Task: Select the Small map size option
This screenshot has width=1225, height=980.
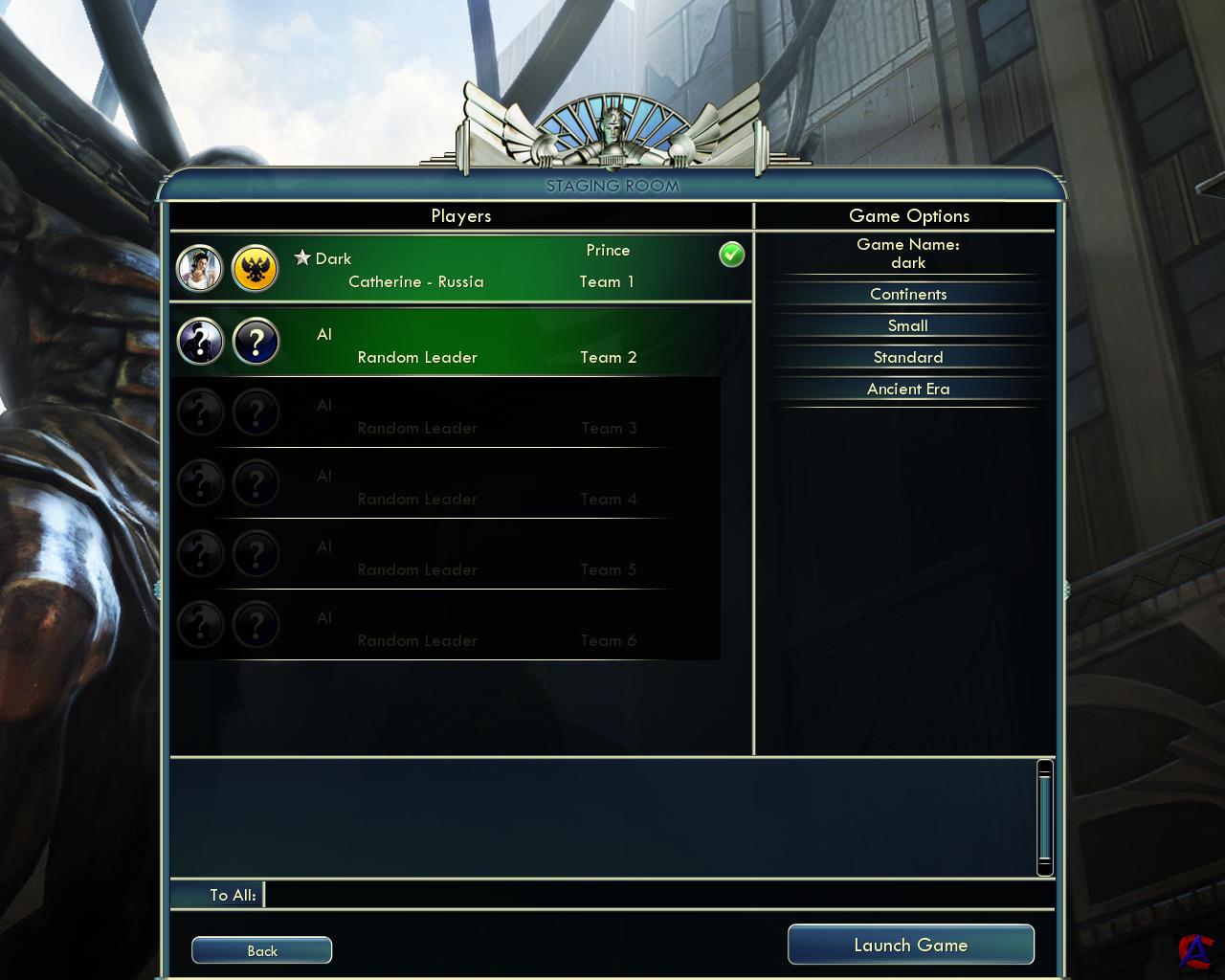Action: pyautogui.click(x=908, y=326)
